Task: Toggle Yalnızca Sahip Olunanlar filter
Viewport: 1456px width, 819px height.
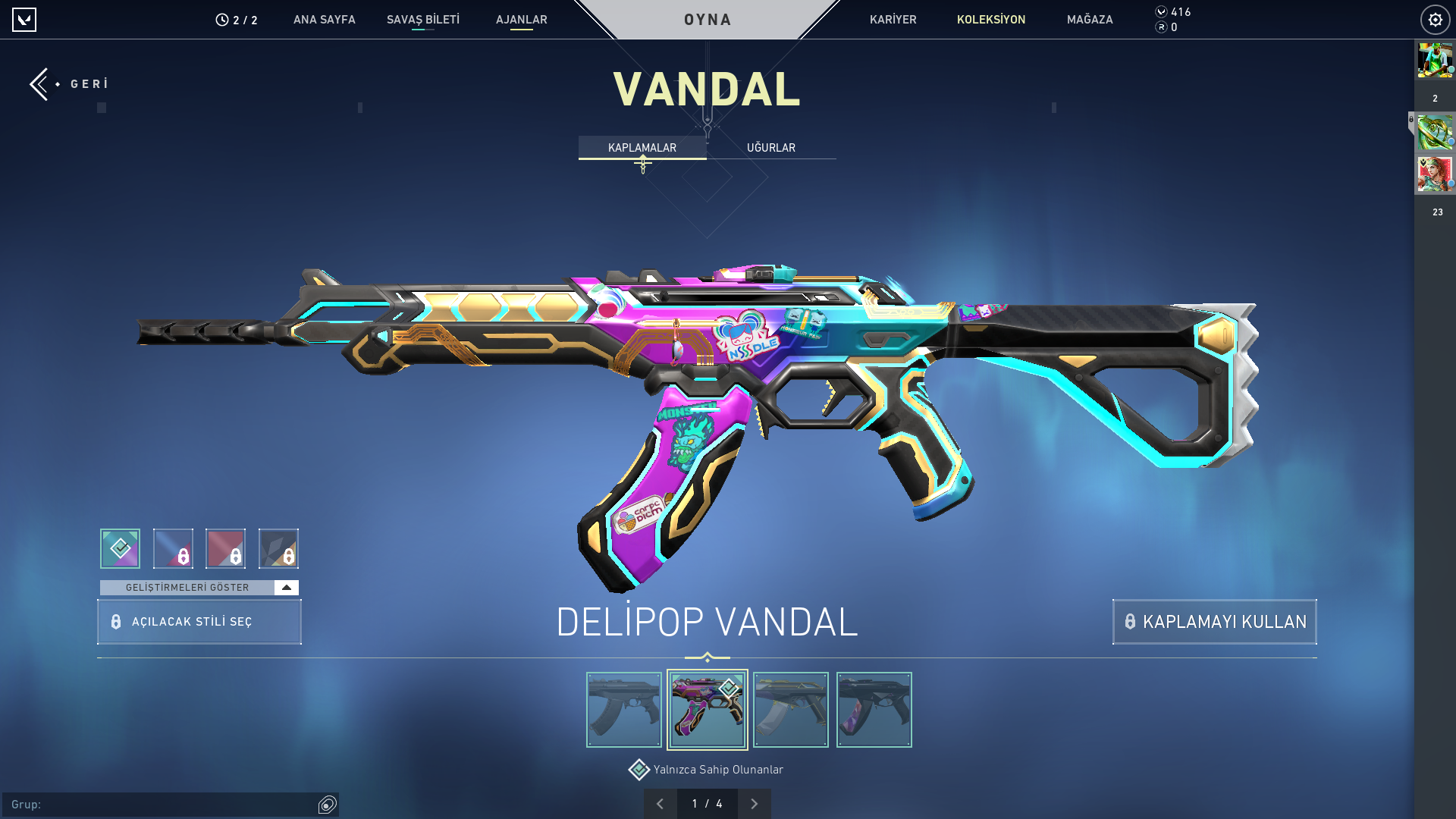Action: 639,770
